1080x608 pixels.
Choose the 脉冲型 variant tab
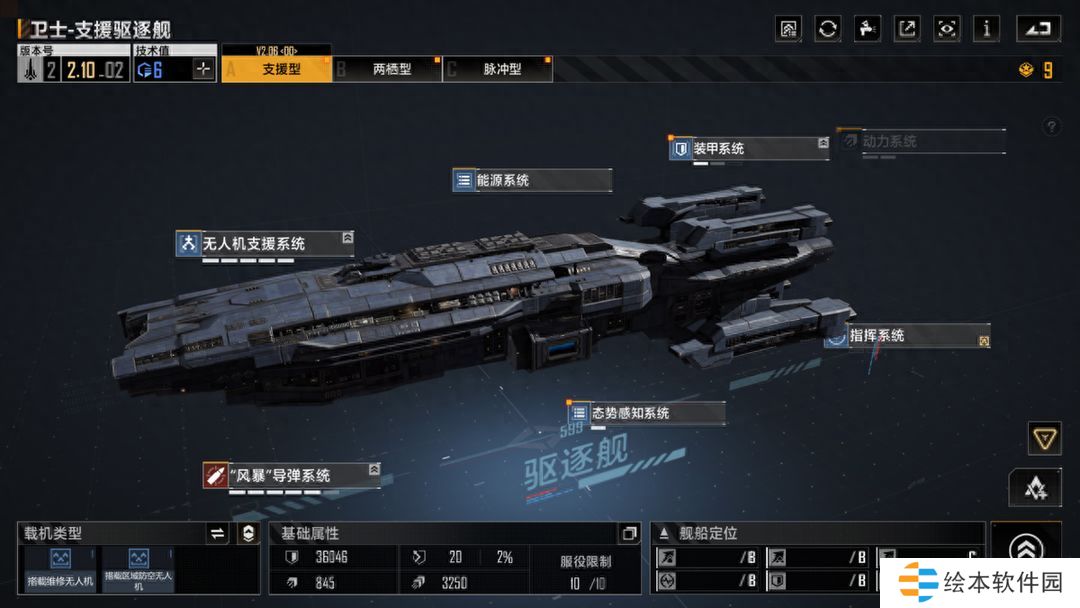click(x=501, y=69)
